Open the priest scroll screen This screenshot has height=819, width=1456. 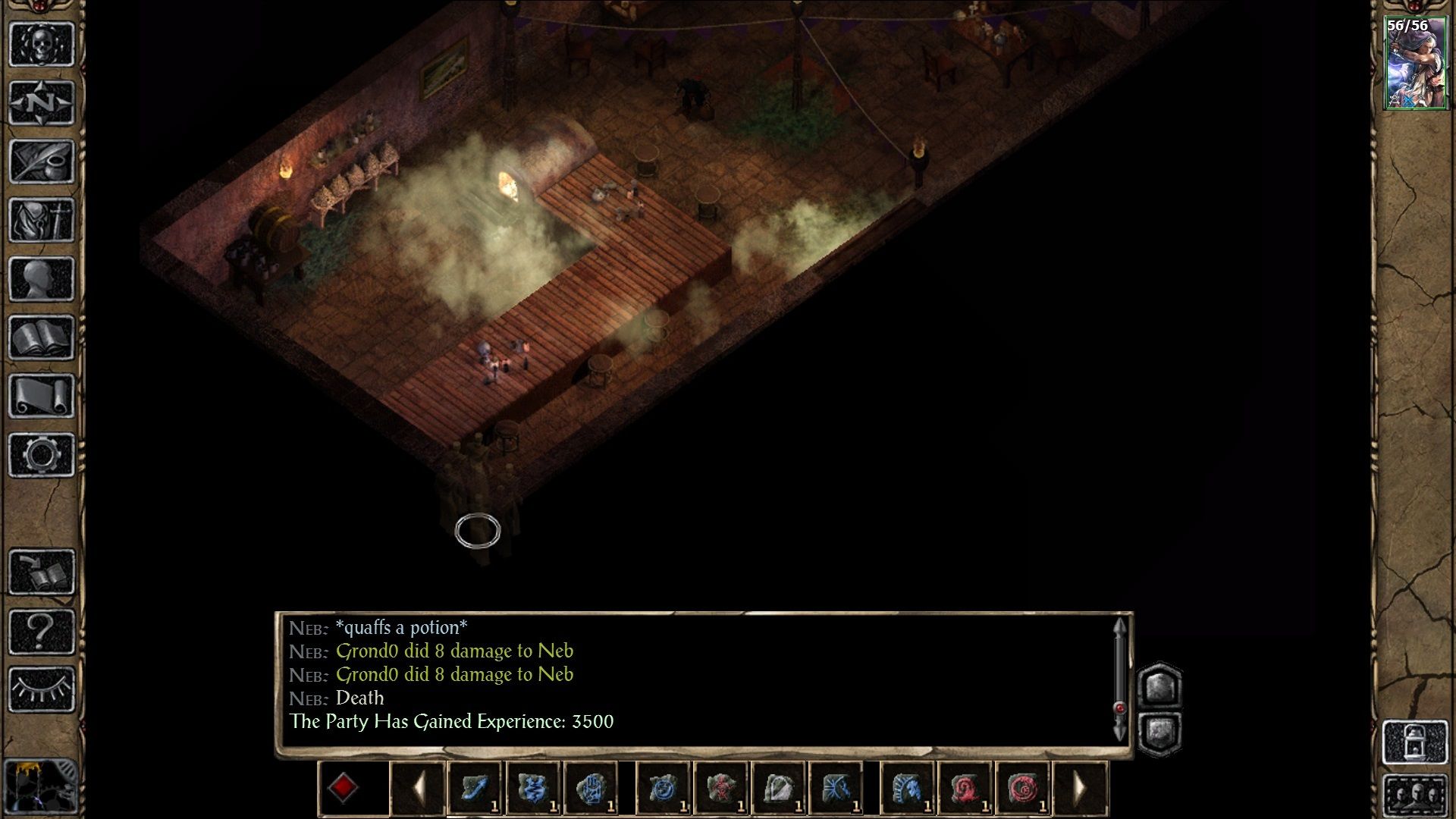(42, 396)
